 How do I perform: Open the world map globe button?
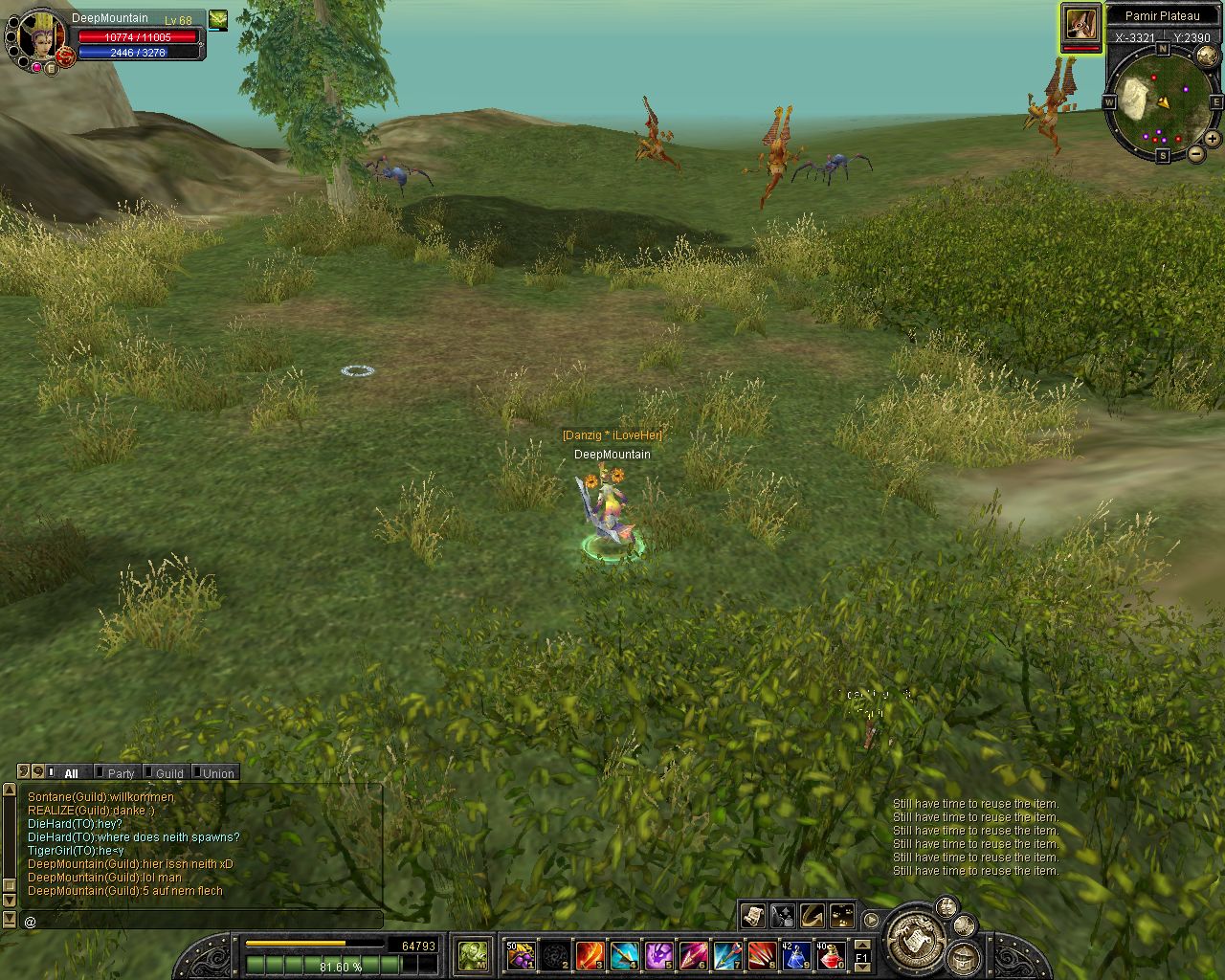tap(1206, 56)
